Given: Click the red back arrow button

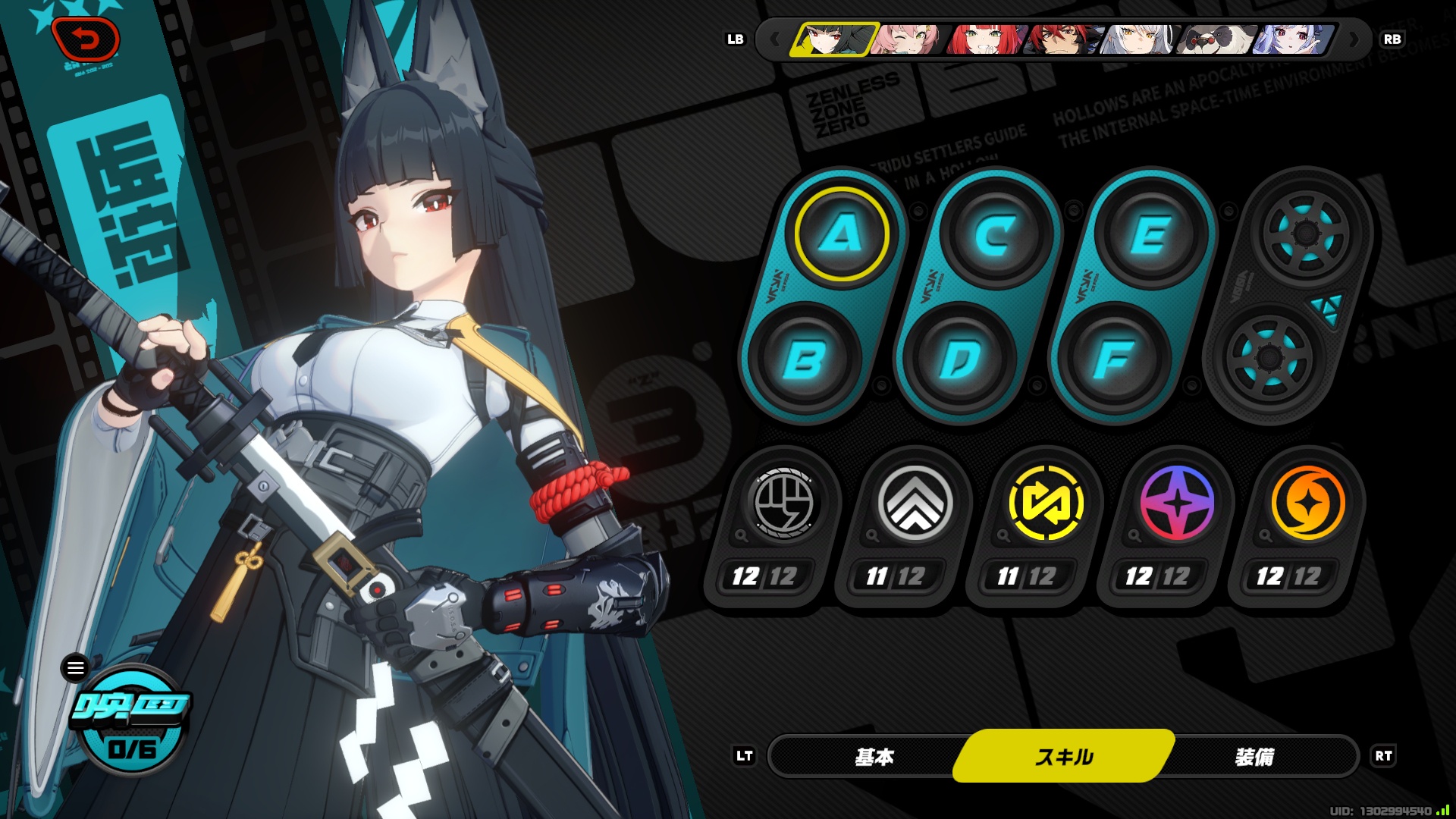Looking at the screenshot, I should coord(85,39).
